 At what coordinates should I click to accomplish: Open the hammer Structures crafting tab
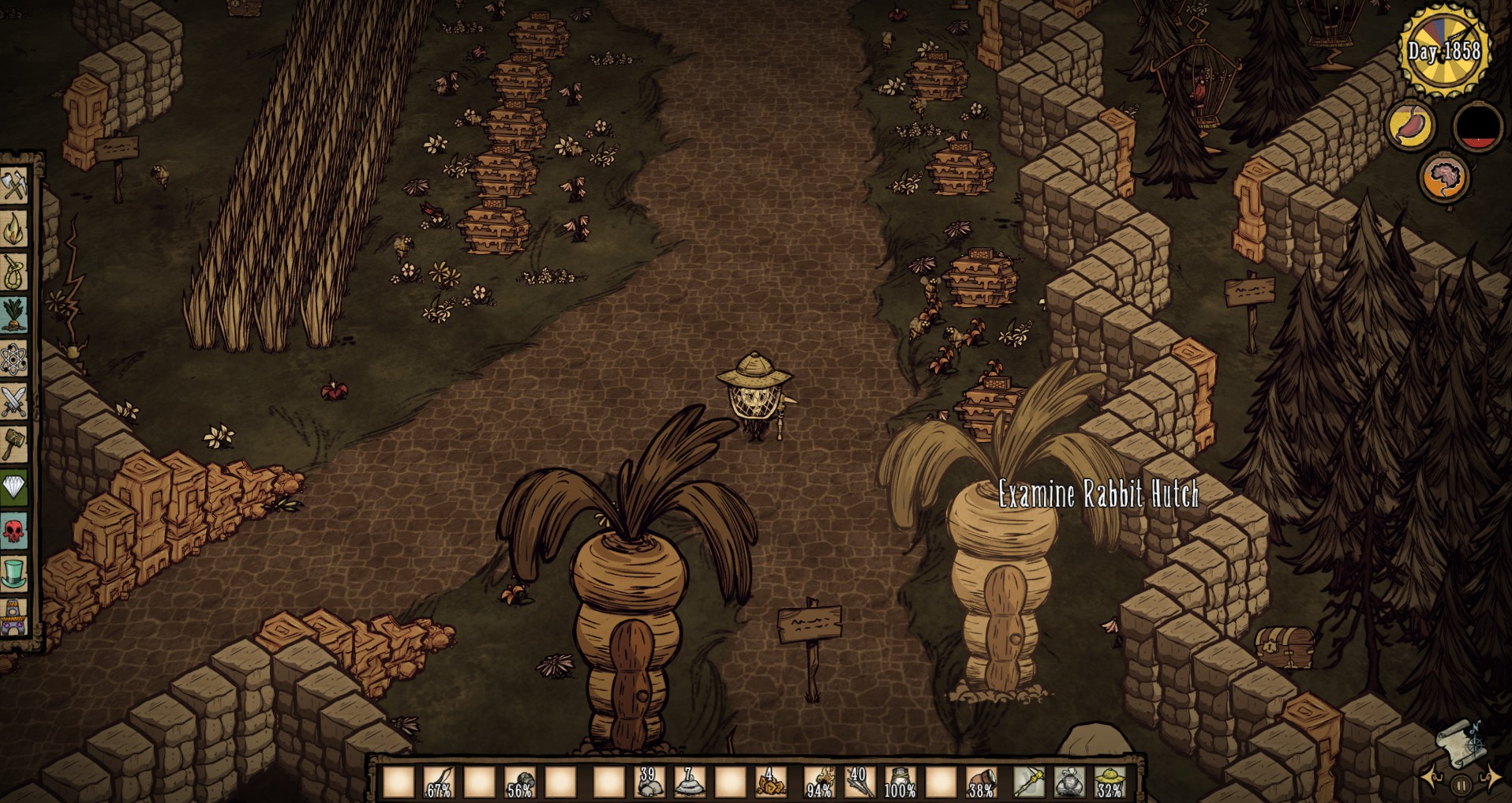(x=14, y=445)
